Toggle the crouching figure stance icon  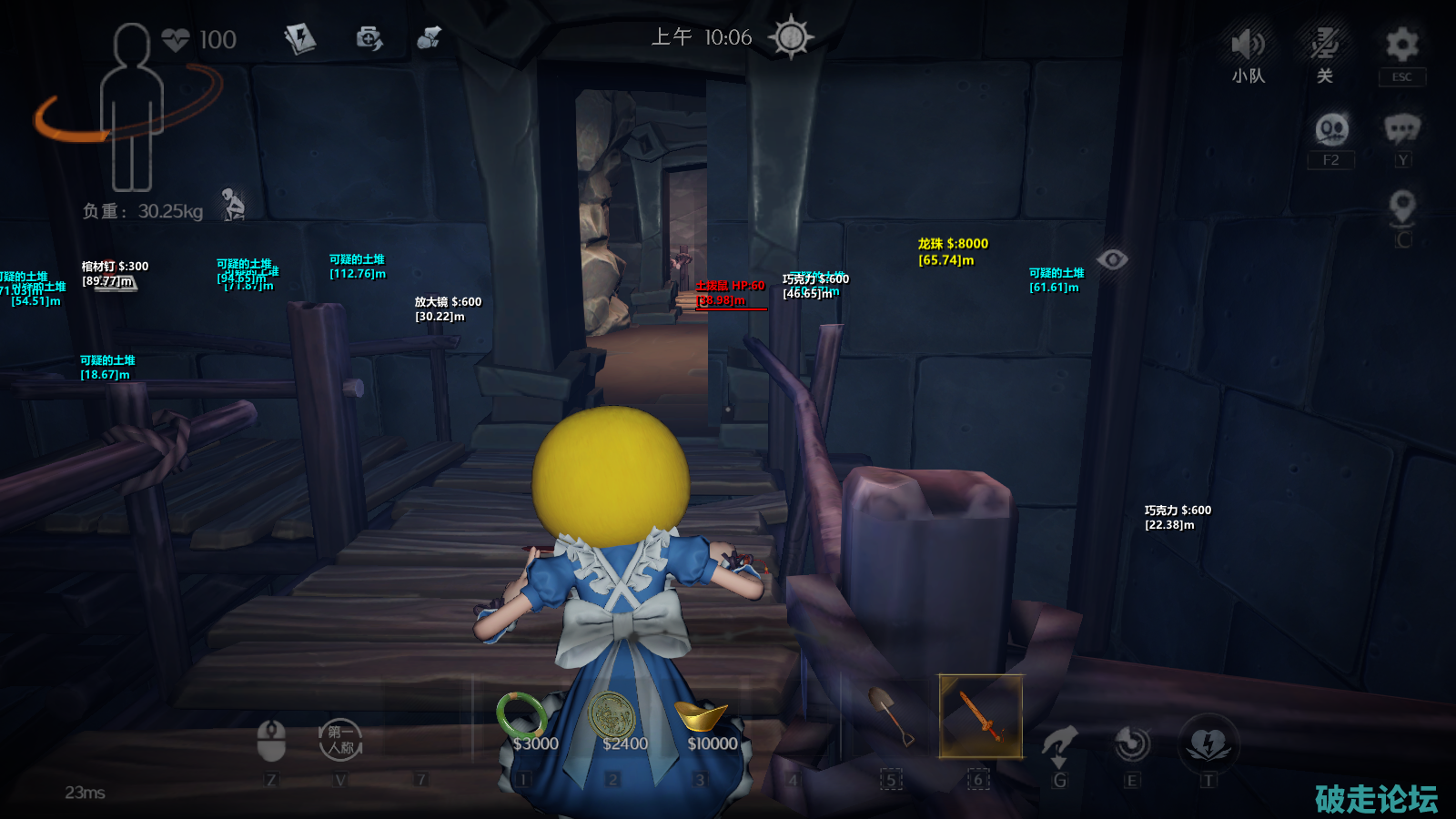(234, 205)
